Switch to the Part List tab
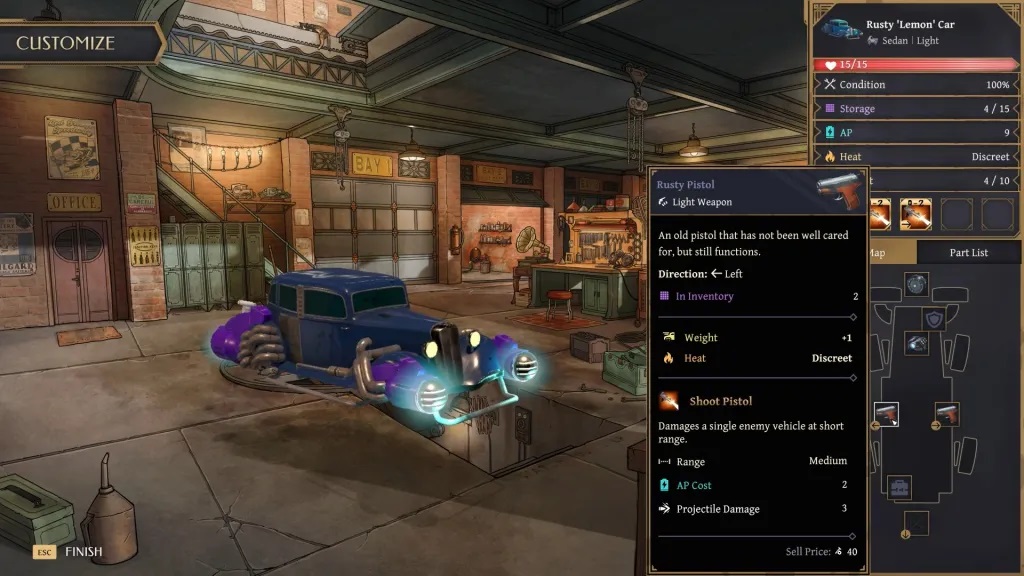Viewport: 1024px width, 576px height. [x=968, y=253]
